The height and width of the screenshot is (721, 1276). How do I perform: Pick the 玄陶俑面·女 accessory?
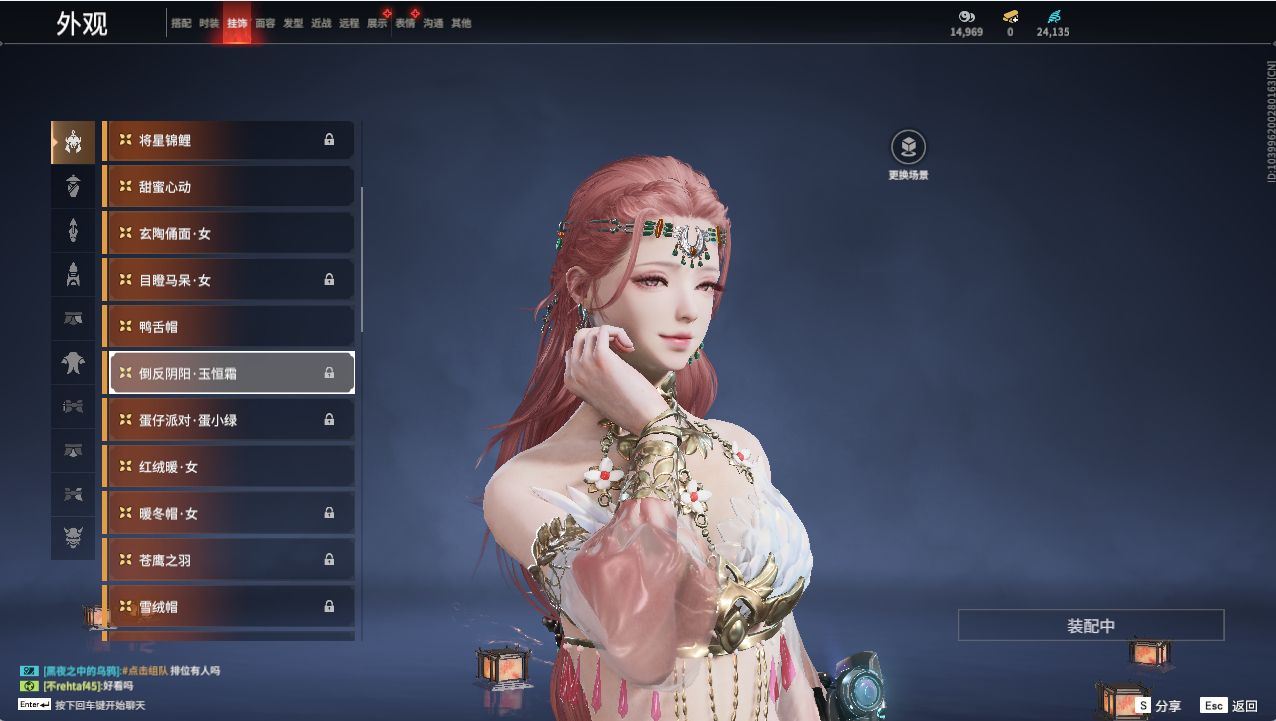tap(229, 234)
